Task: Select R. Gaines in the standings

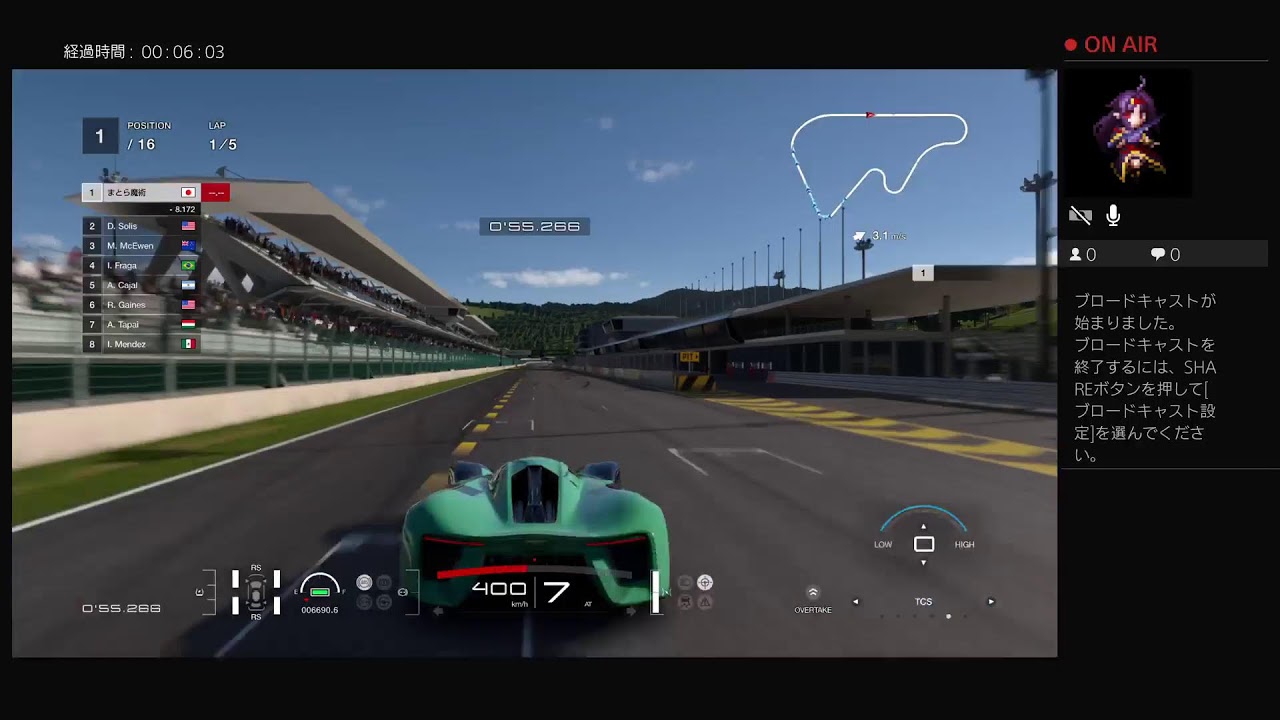Action: (140, 305)
